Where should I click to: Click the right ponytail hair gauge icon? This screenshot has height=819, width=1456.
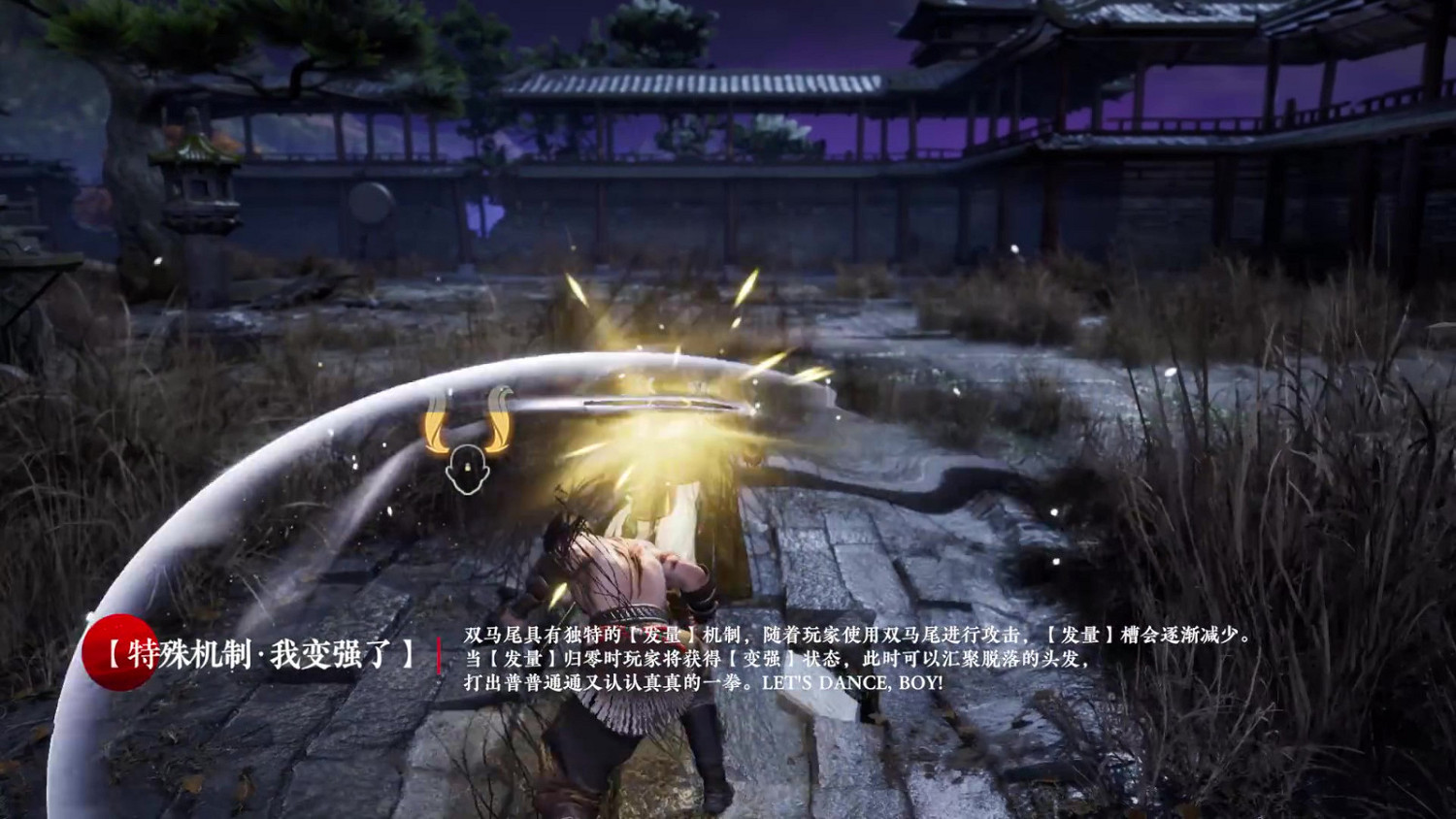tap(498, 425)
